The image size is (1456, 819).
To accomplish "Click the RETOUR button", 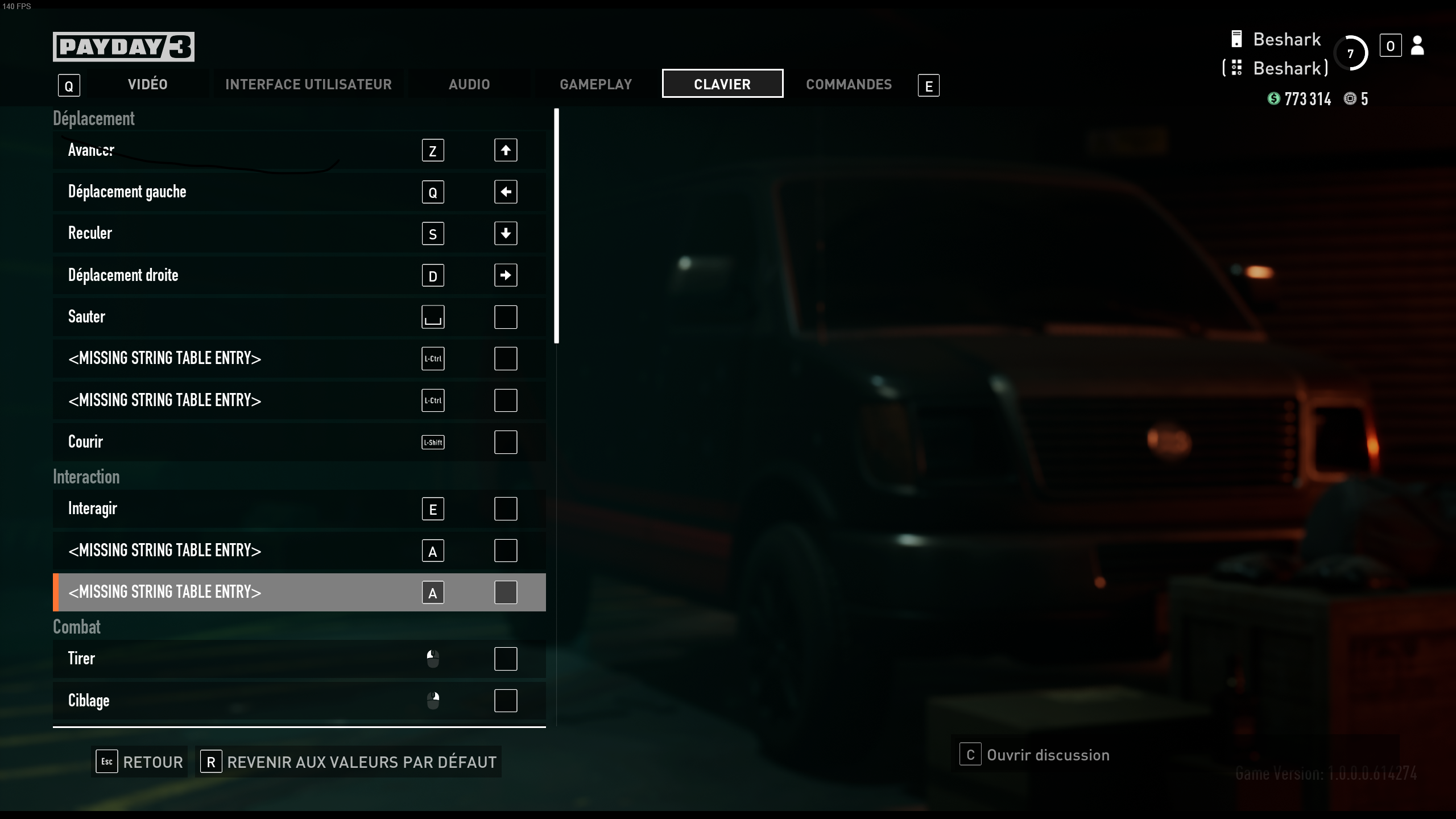I will [x=139, y=762].
